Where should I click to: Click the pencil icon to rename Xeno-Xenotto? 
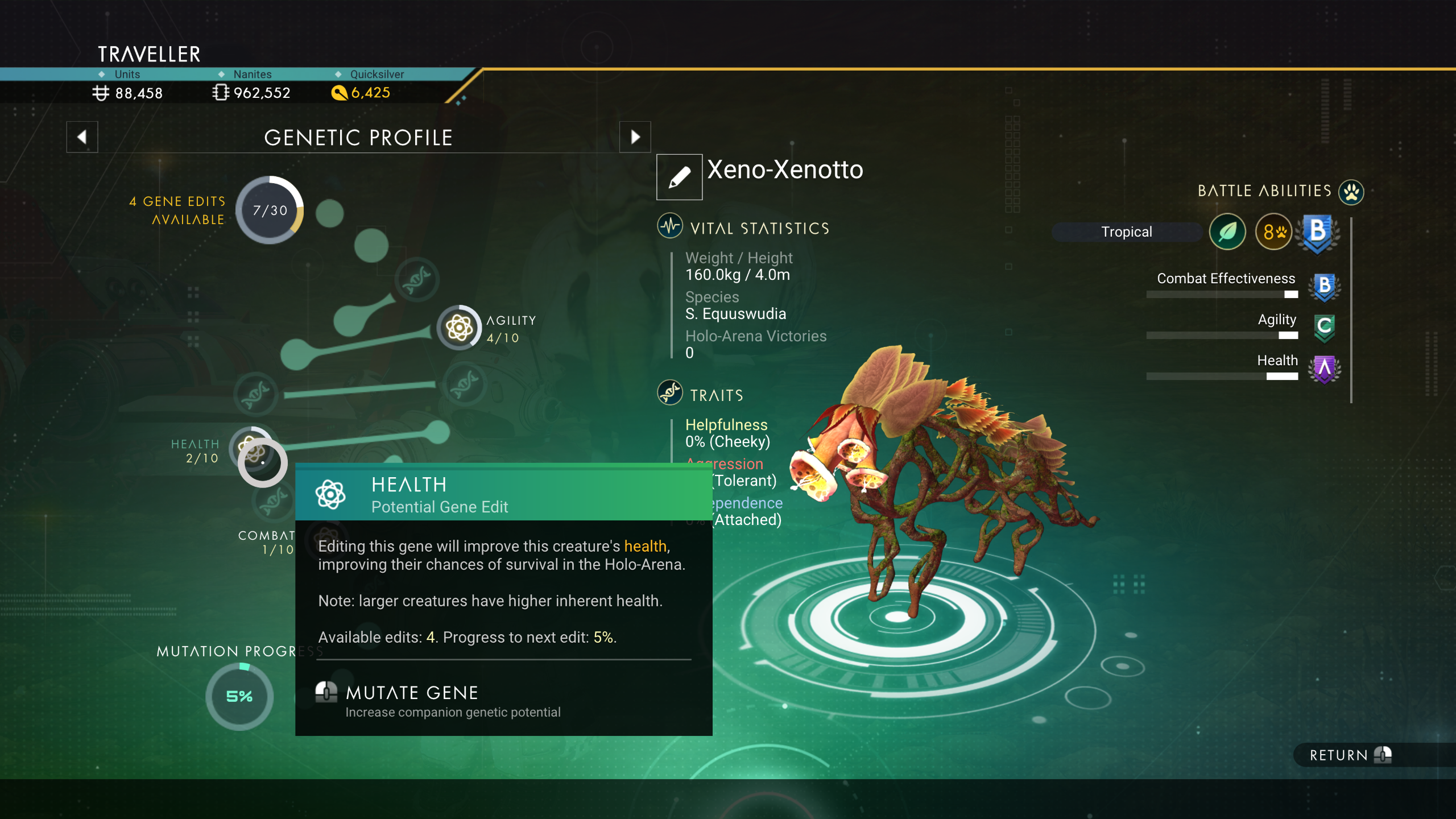[x=679, y=176]
